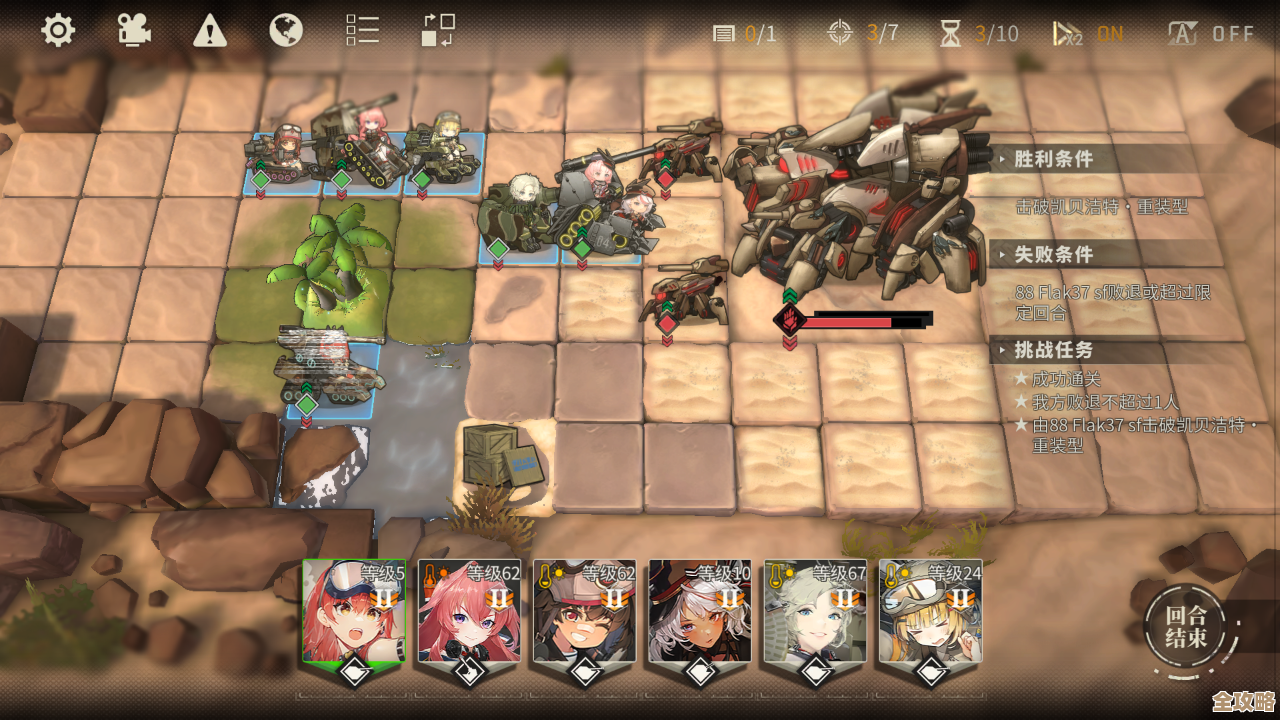Click the camera view icon
Viewport: 1280px width, 720px height.
point(134,30)
